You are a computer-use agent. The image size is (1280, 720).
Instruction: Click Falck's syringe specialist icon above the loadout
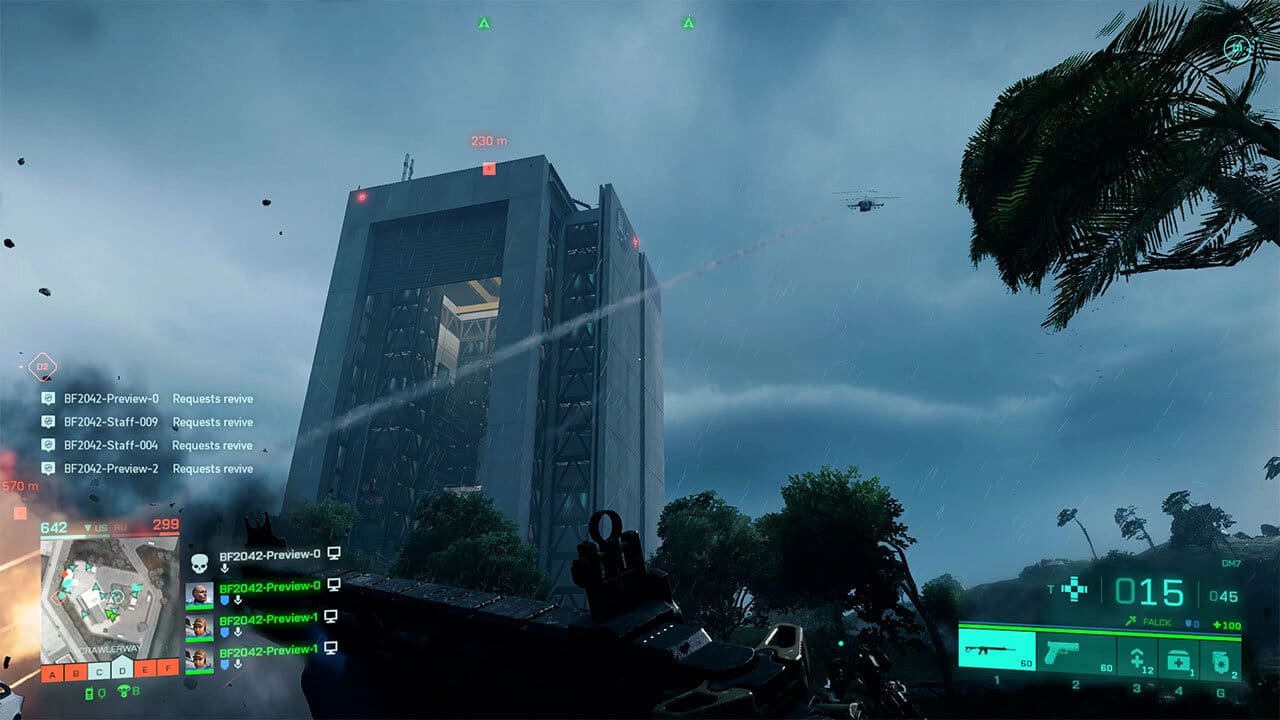pyautogui.click(x=1132, y=620)
